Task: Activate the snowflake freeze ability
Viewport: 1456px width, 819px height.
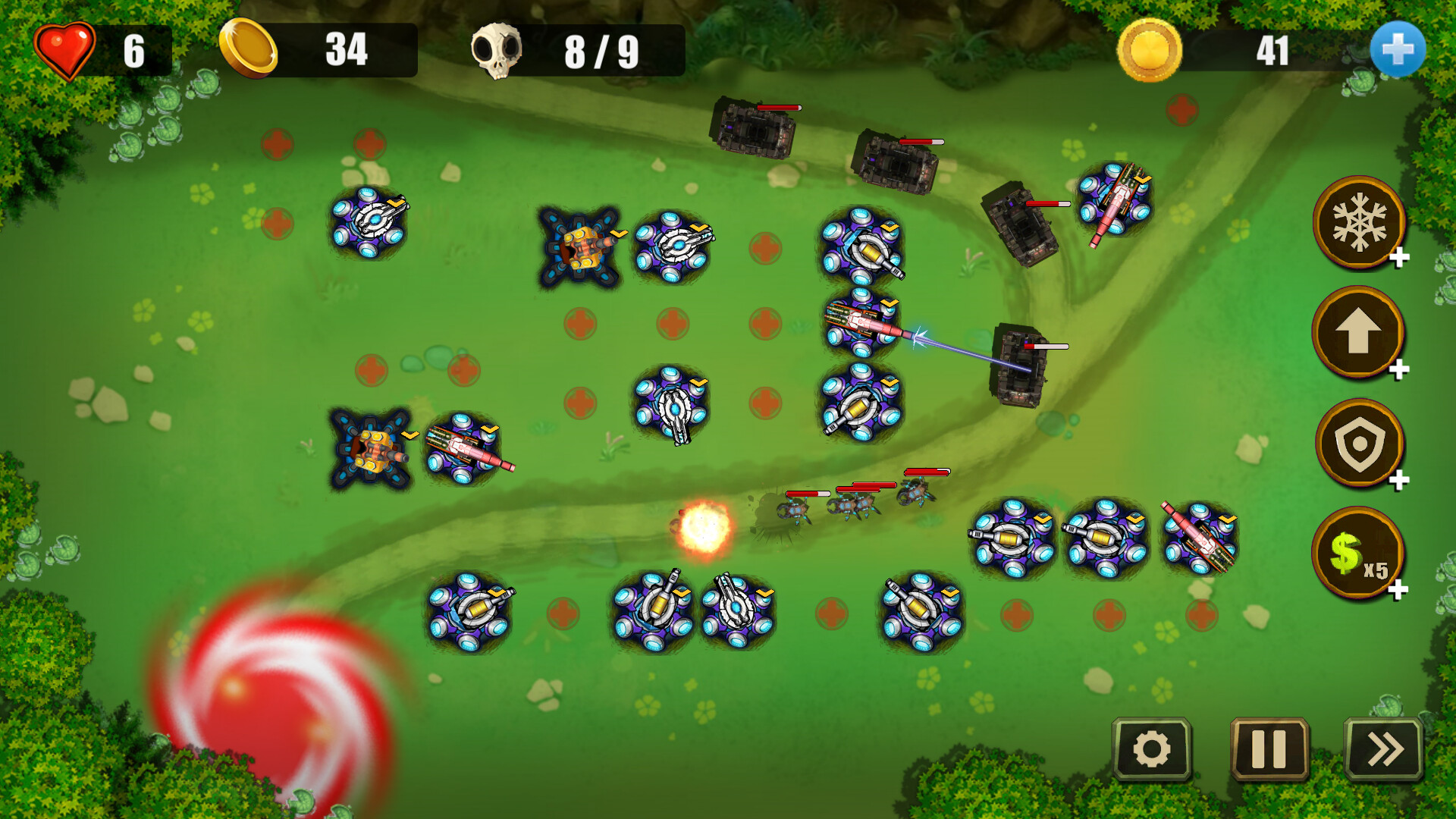Action: point(1359,225)
